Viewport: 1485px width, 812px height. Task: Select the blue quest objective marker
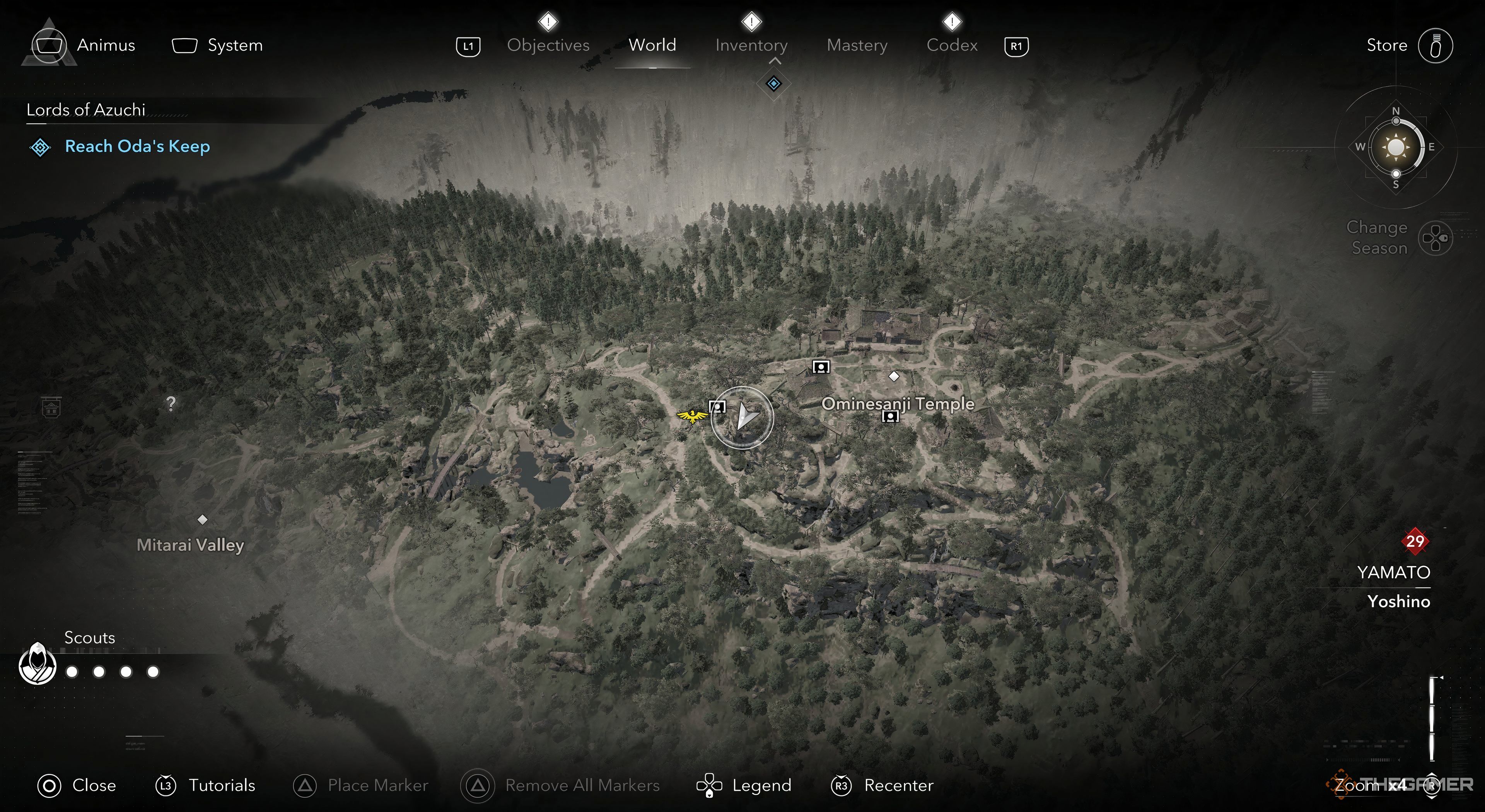point(773,84)
